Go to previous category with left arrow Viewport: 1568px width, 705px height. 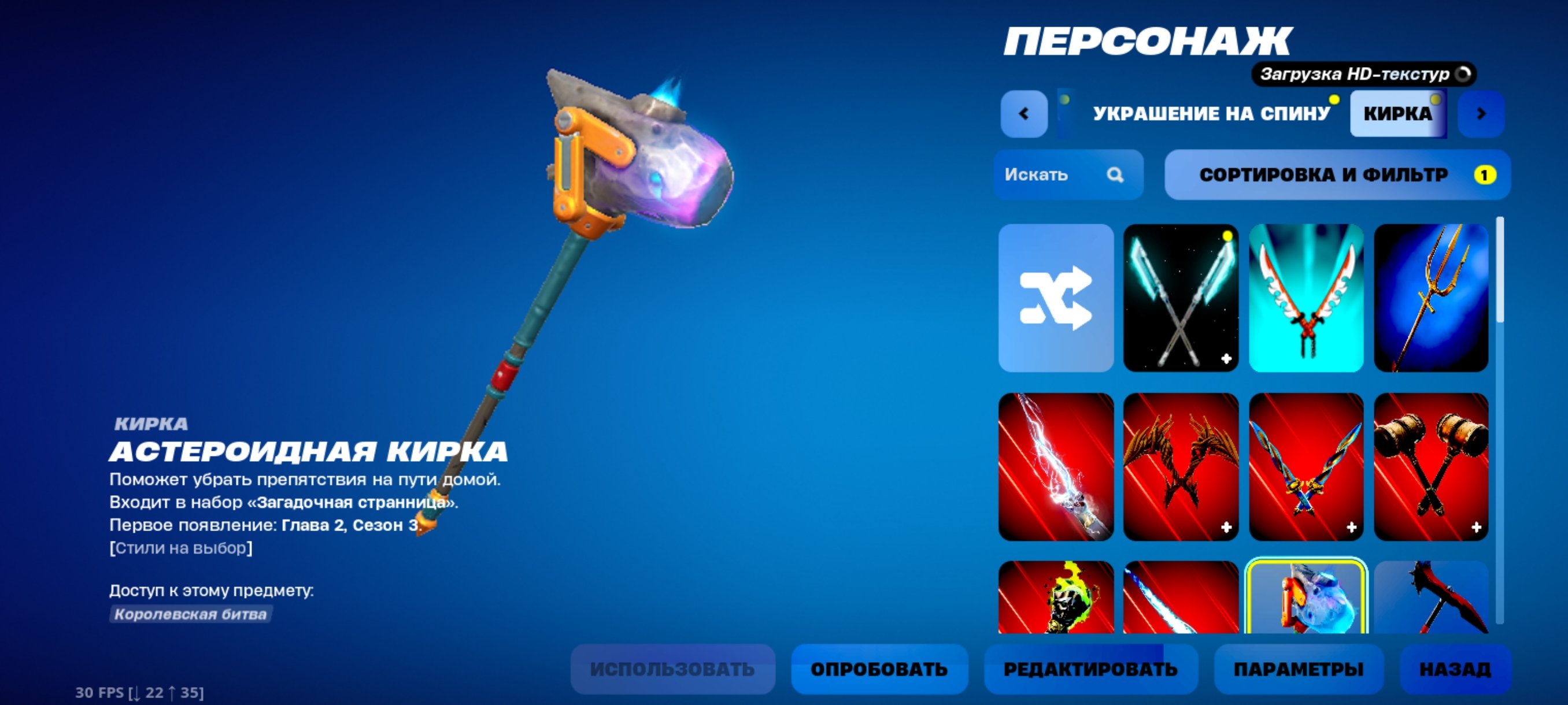1023,113
